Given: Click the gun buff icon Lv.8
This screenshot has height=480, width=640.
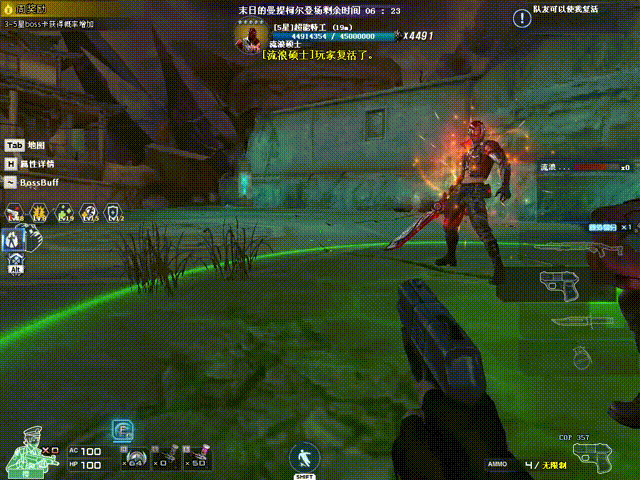Looking at the screenshot, I should (15, 212).
